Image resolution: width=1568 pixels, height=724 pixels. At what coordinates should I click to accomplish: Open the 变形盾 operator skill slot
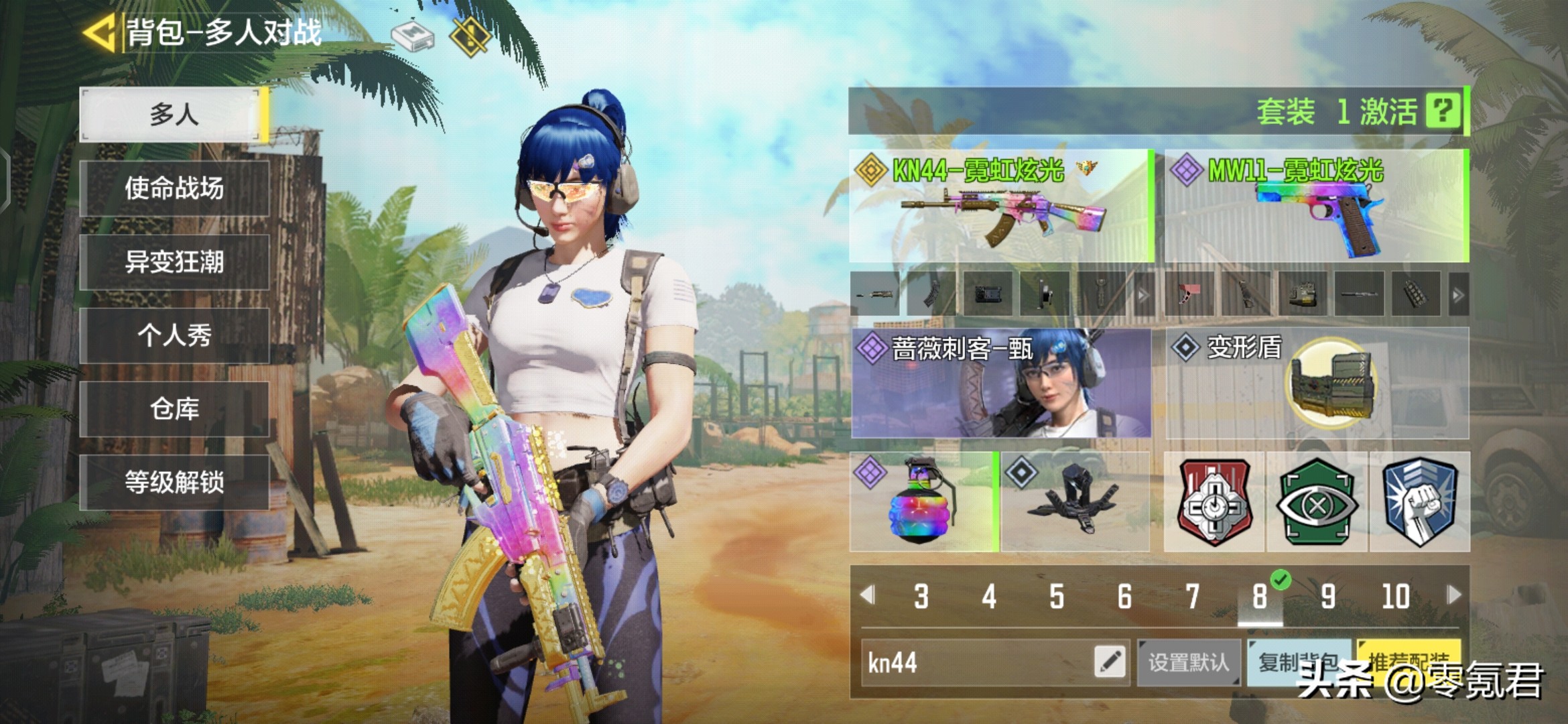point(1316,383)
